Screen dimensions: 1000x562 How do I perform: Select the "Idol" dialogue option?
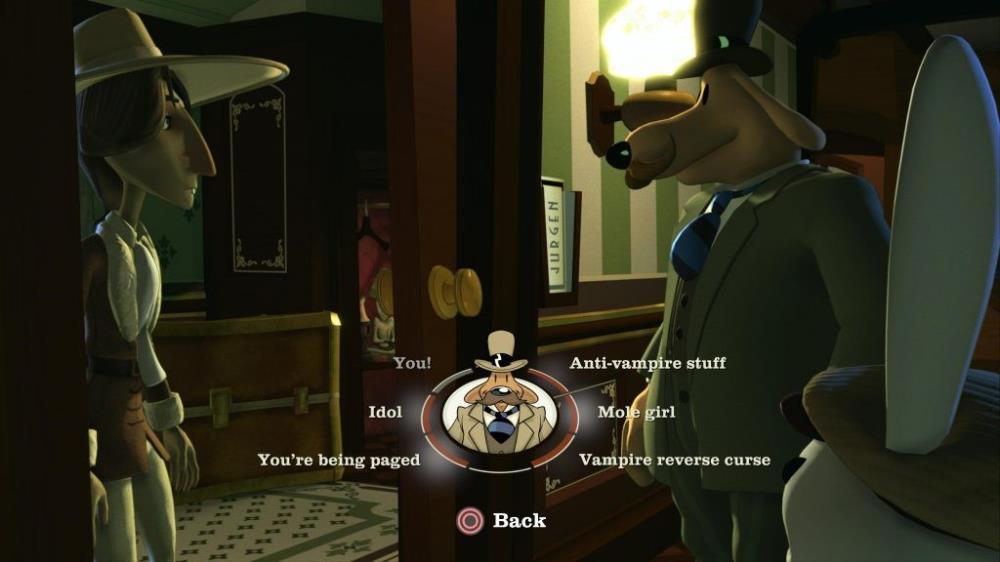385,412
